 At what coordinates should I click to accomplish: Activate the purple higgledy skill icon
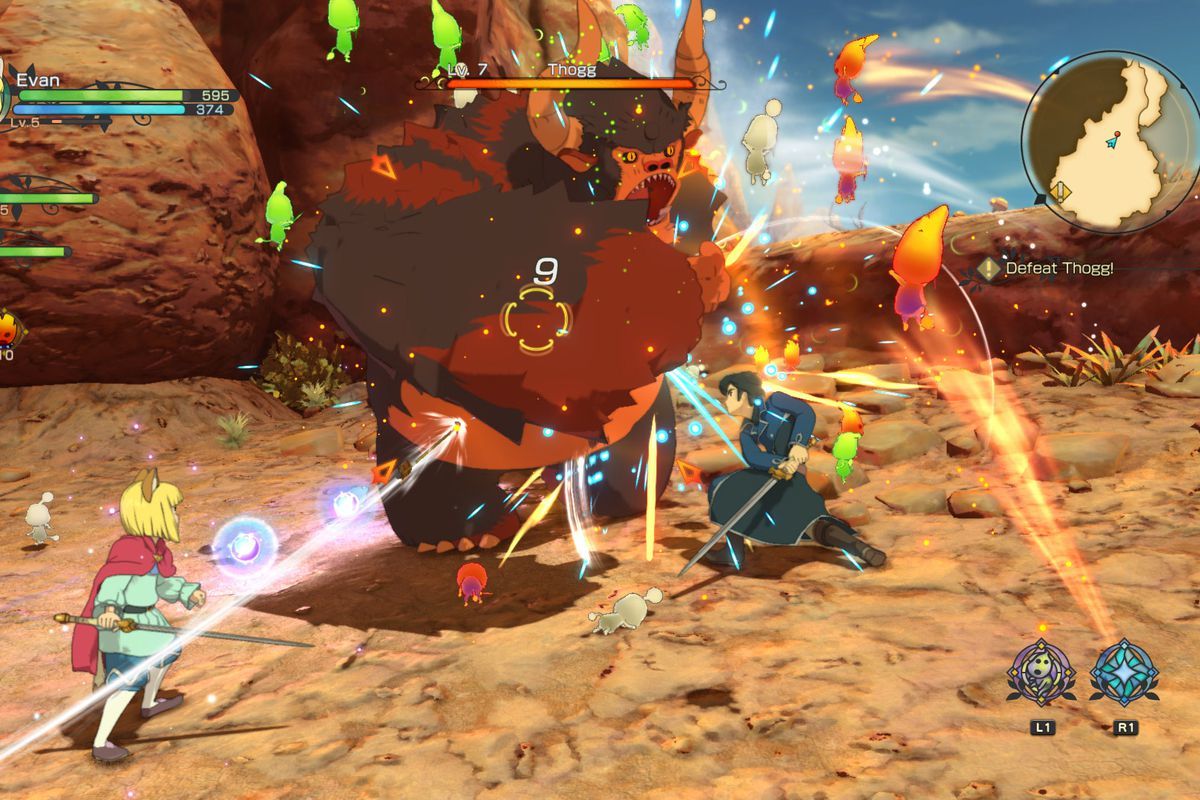point(1041,673)
